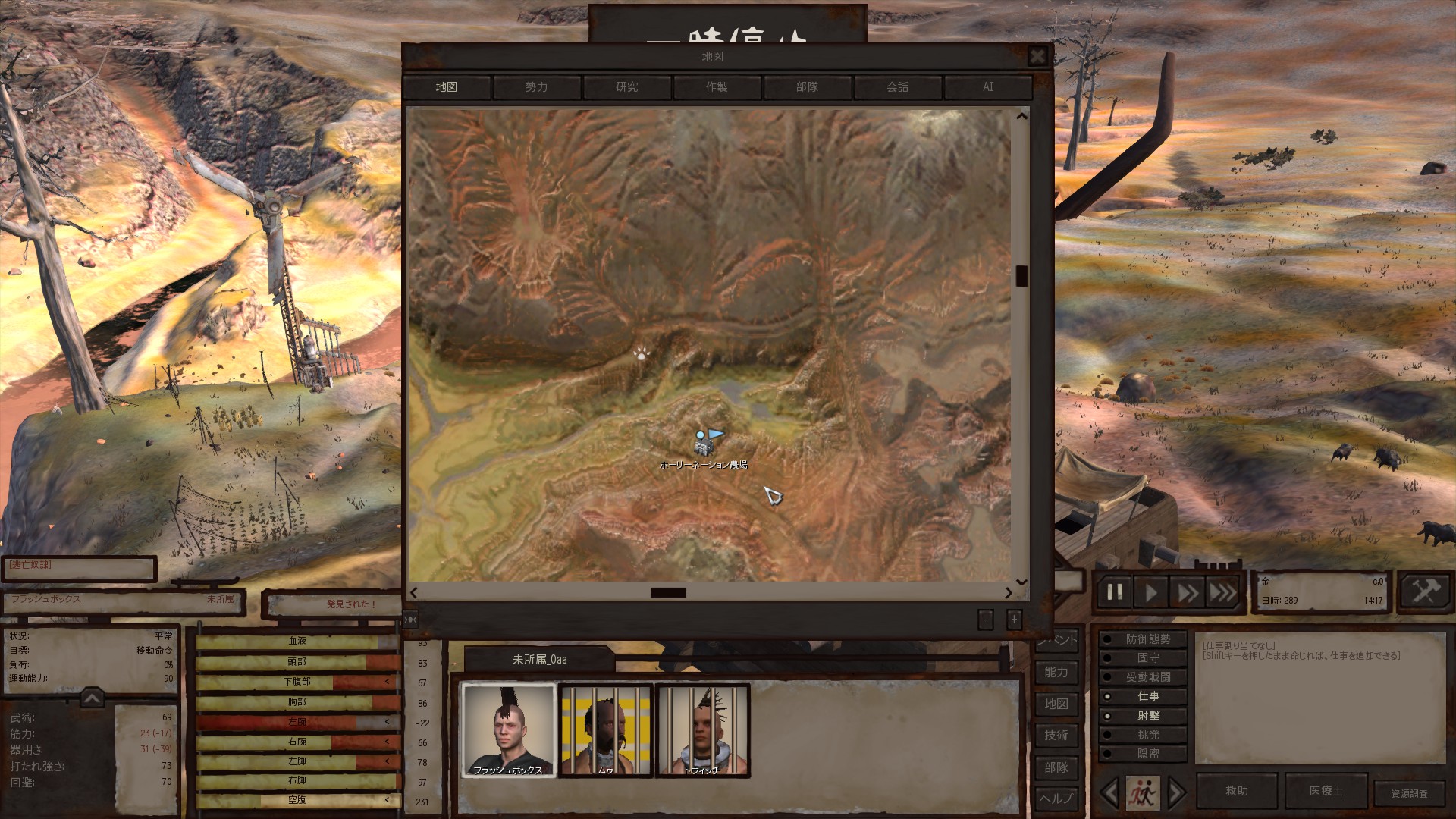Activate the 救助 order button

[1236, 791]
